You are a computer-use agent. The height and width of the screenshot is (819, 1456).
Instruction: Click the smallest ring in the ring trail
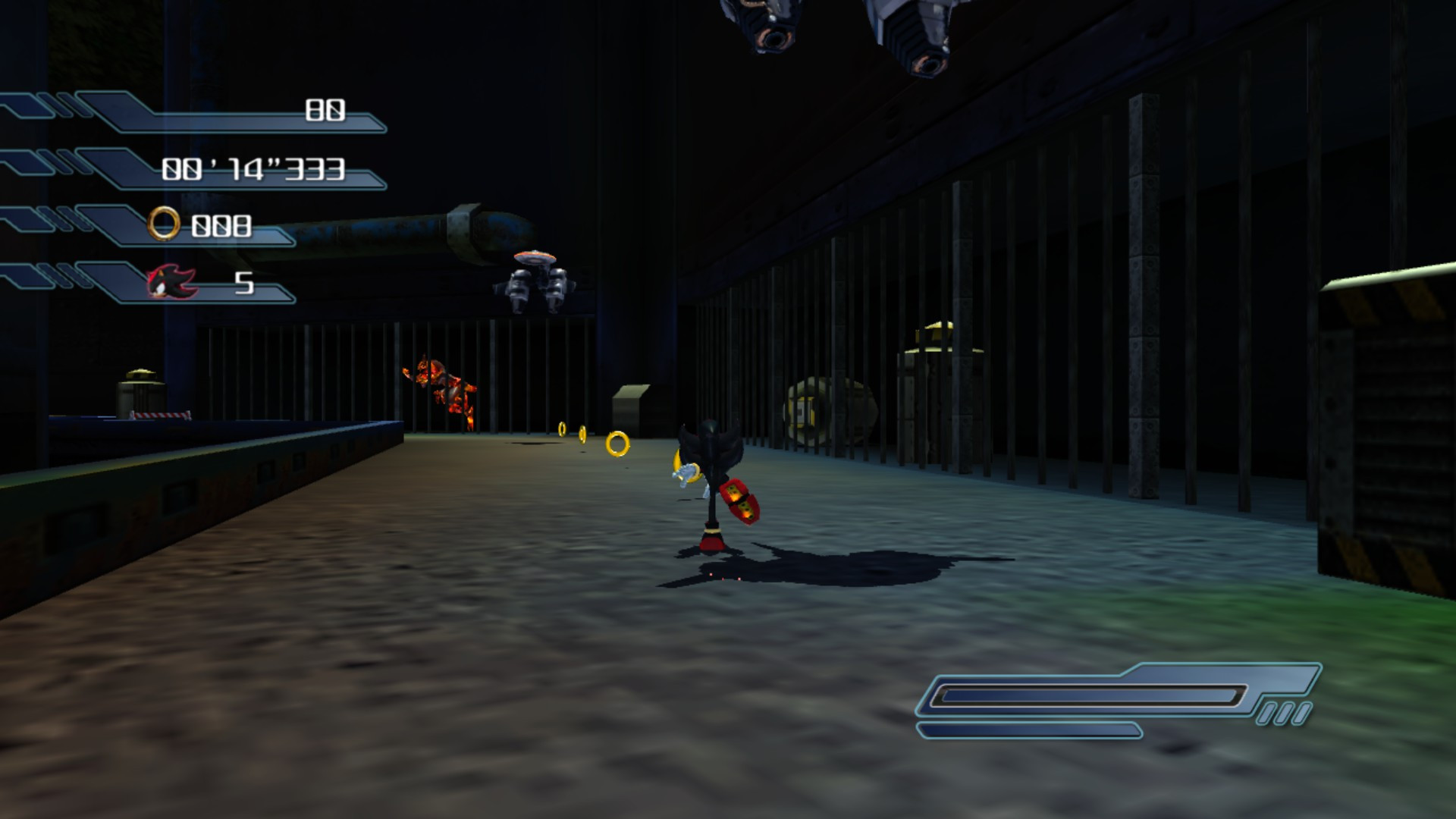562,428
